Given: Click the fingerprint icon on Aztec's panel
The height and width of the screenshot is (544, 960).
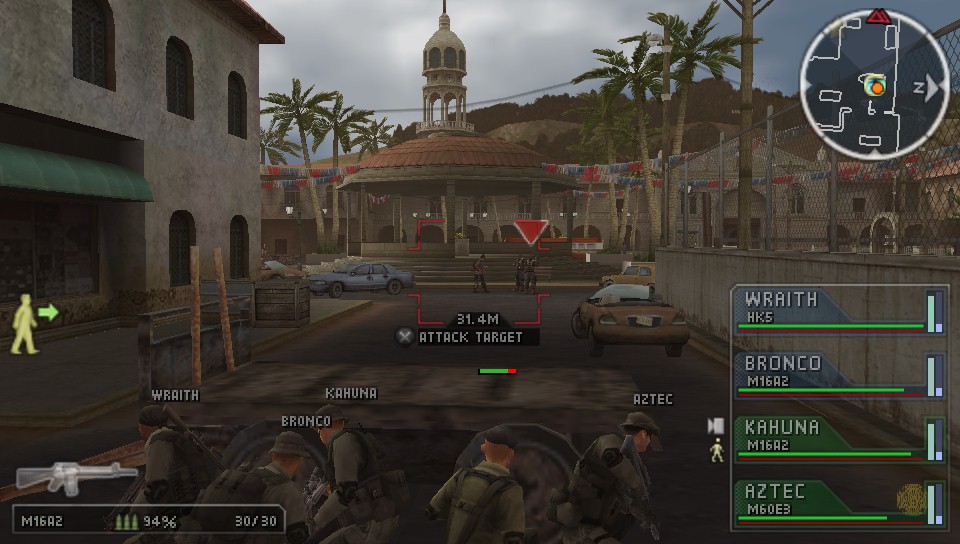Looking at the screenshot, I should [x=909, y=498].
